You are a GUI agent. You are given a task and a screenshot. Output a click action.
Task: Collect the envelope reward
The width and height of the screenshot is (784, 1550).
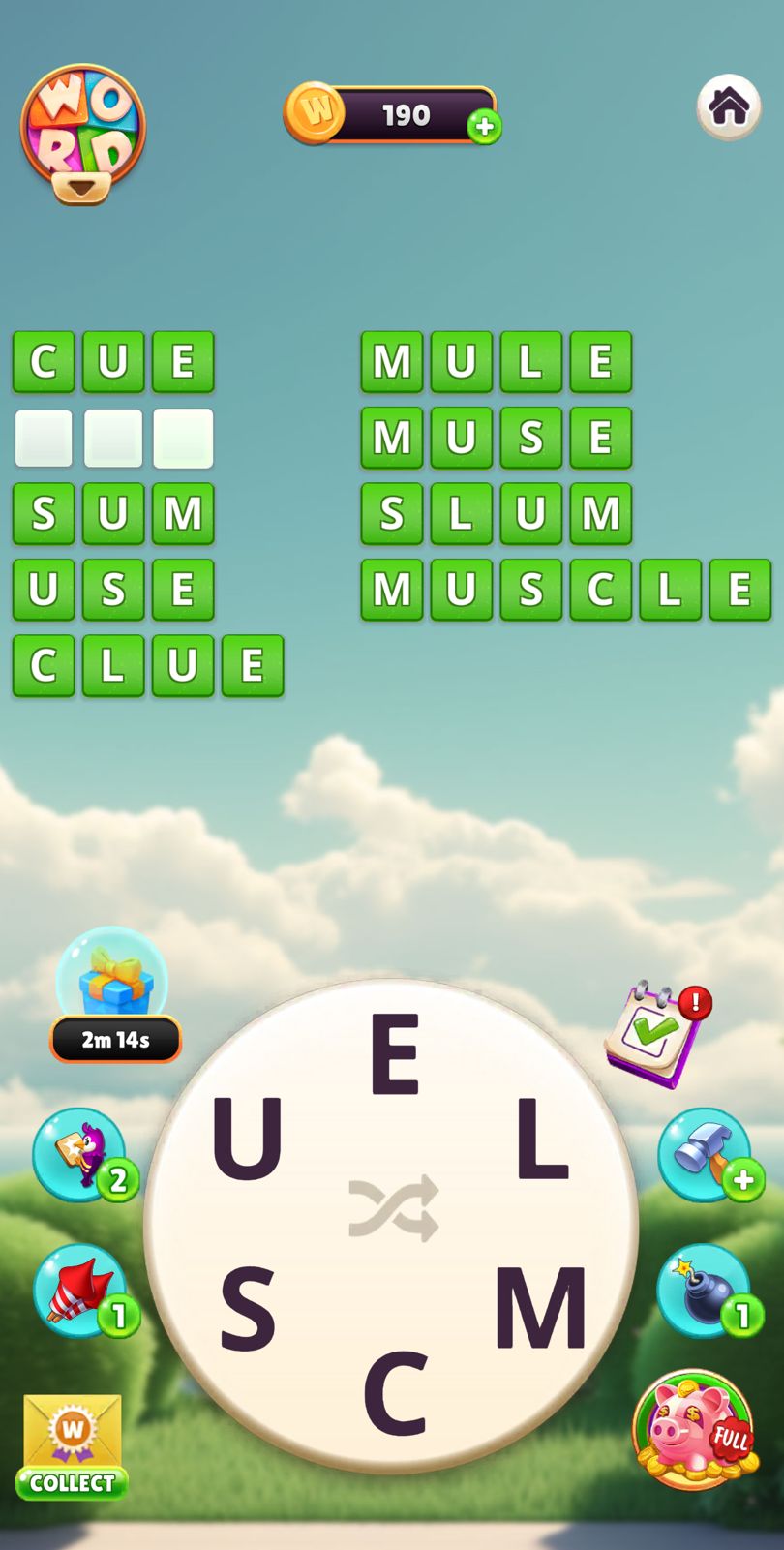tap(73, 1447)
